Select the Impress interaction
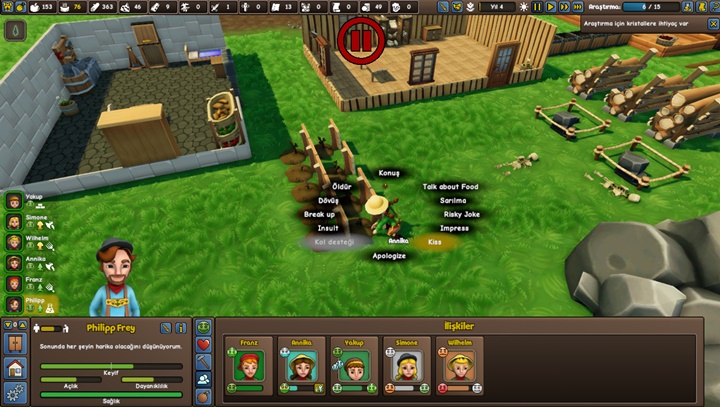720x407 pixels. coord(454,228)
